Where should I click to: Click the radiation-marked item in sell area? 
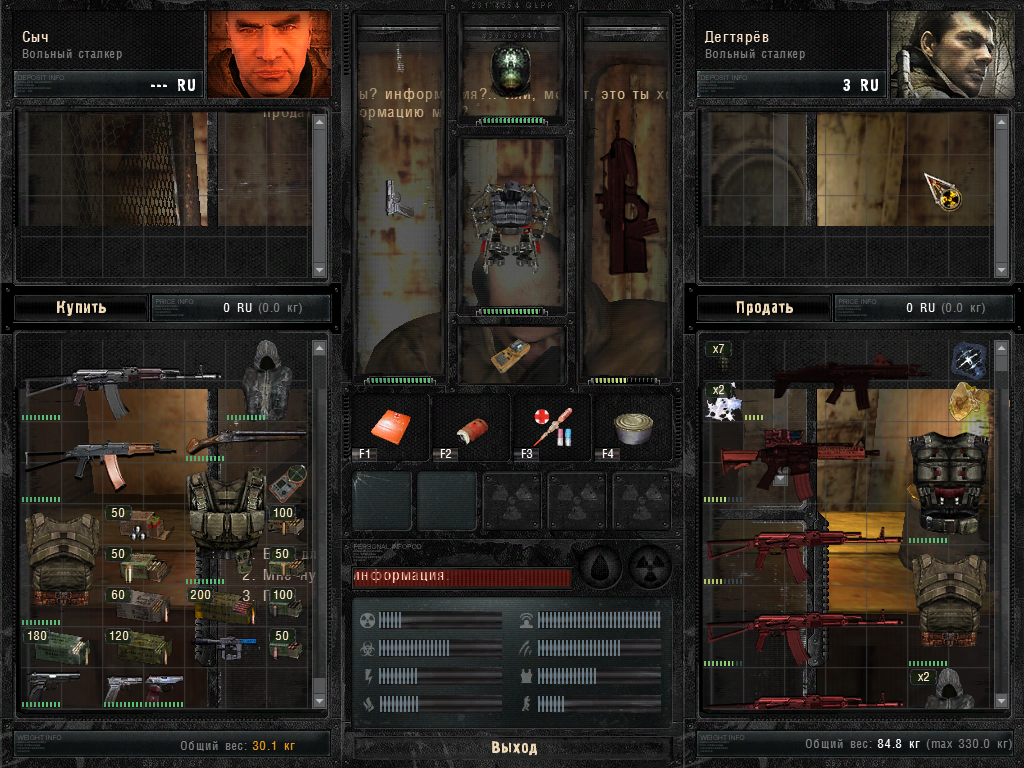coord(942,191)
